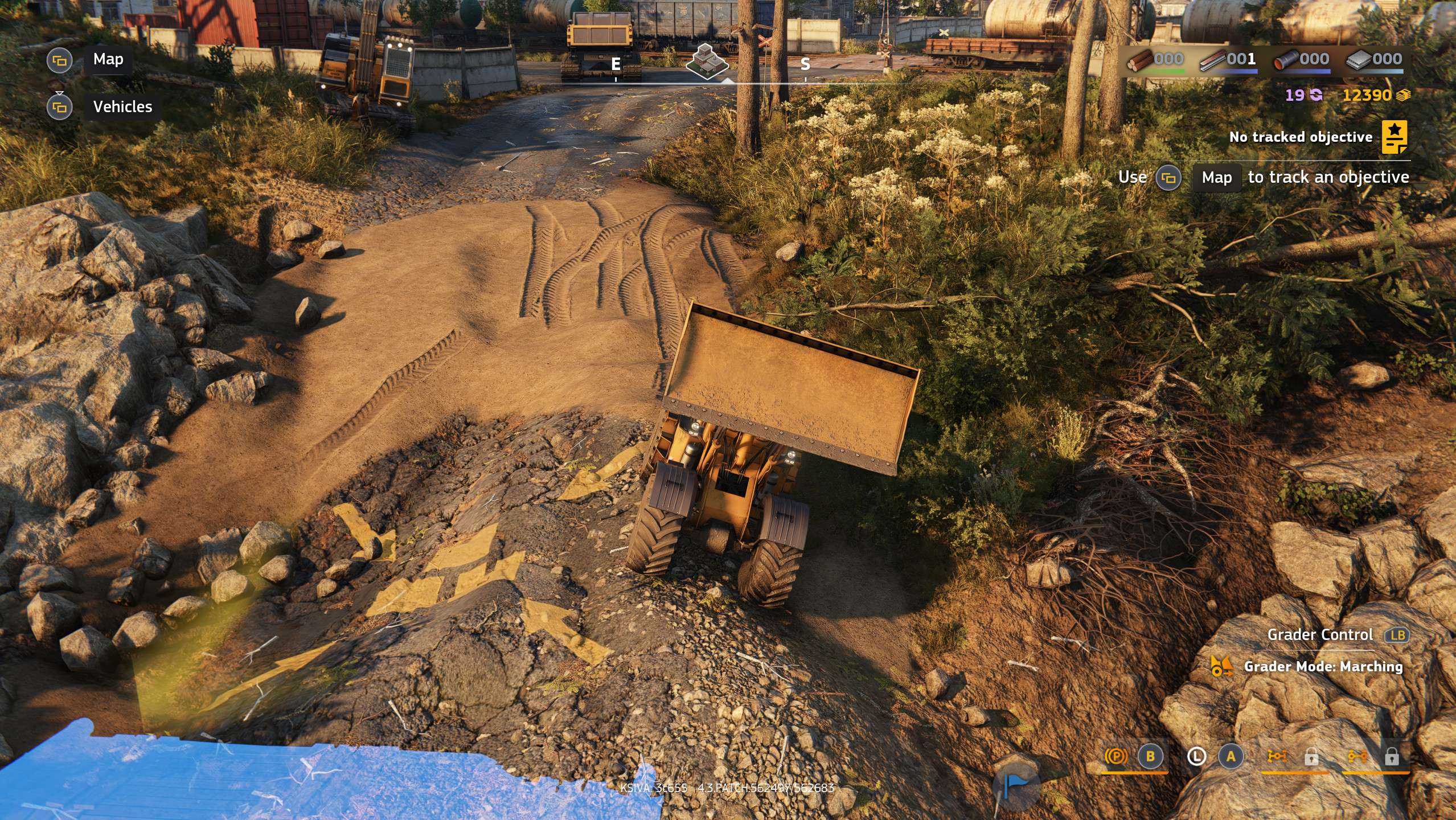Click the all-wheel drive axle icon

pos(1277,756)
